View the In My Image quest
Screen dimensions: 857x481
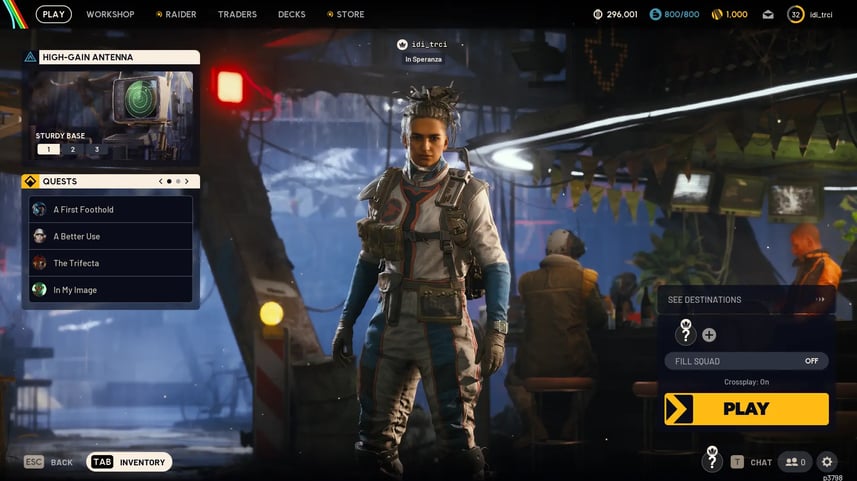point(111,290)
